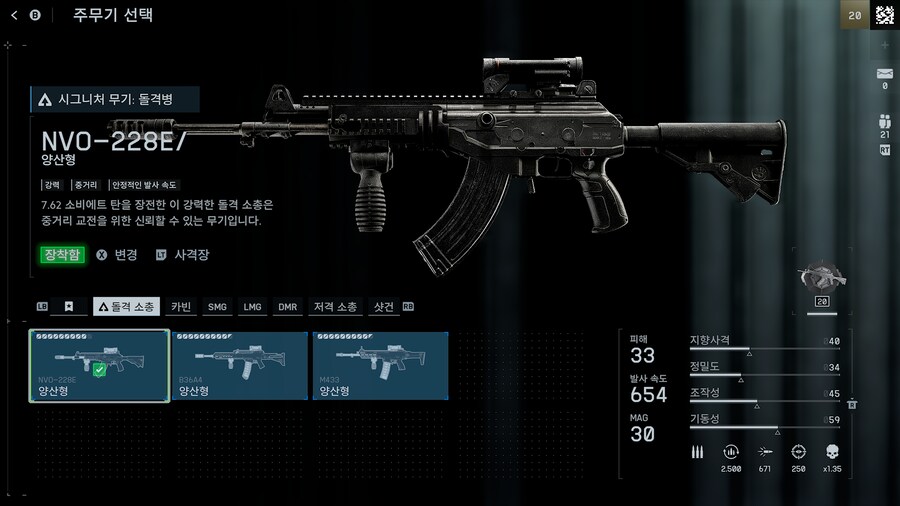Image resolution: width=900 pixels, height=506 pixels.
Task: Open the 카빈 weapon tab
Action: coord(181,307)
